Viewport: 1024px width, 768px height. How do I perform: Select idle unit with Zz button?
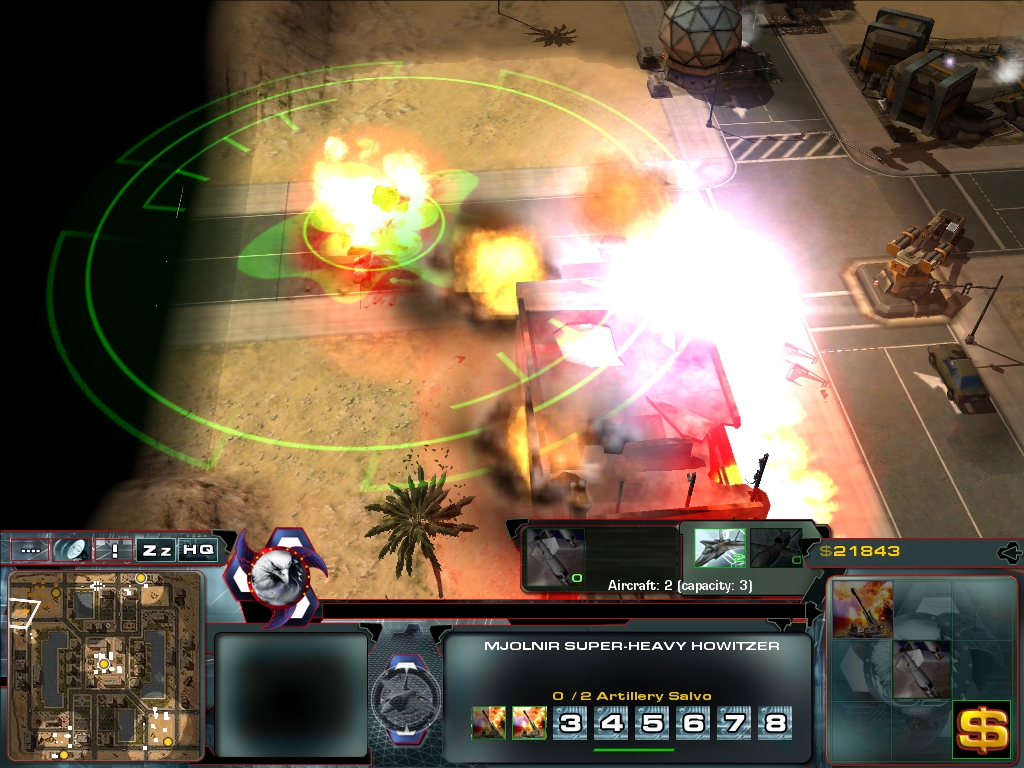click(155, 550)
